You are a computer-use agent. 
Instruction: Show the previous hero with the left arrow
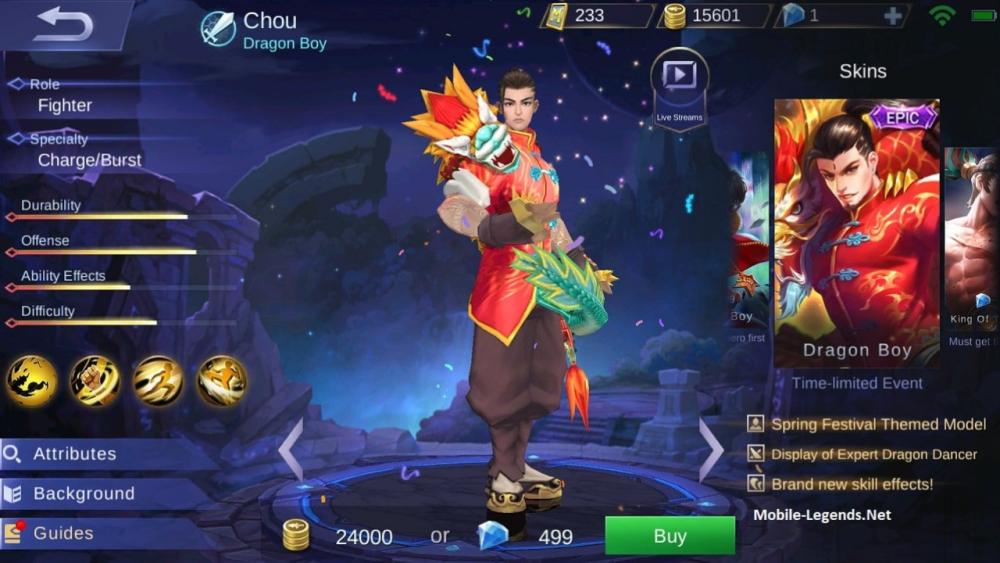[291, 449]
